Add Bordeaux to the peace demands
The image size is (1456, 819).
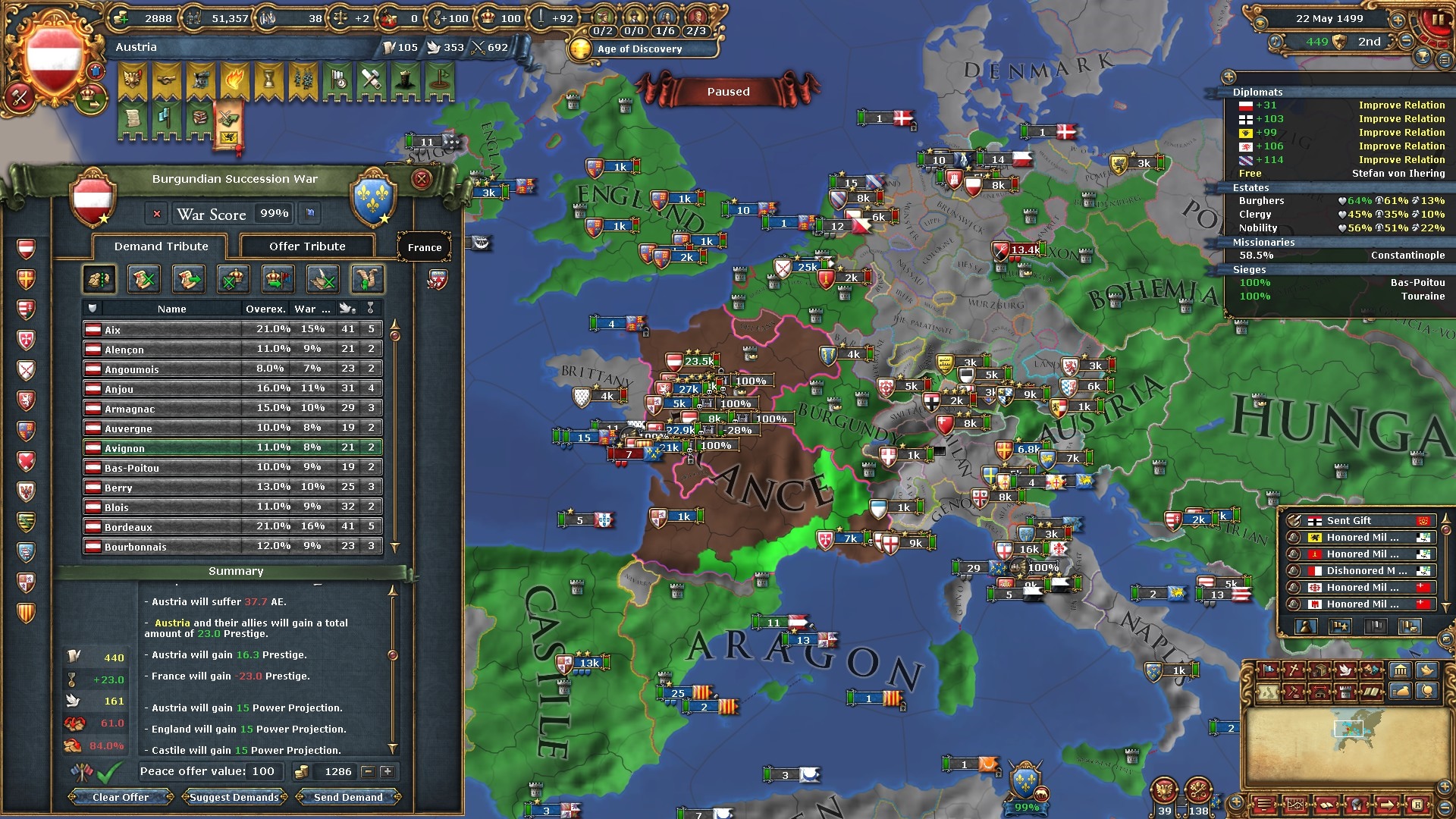[x=232, y=527]
